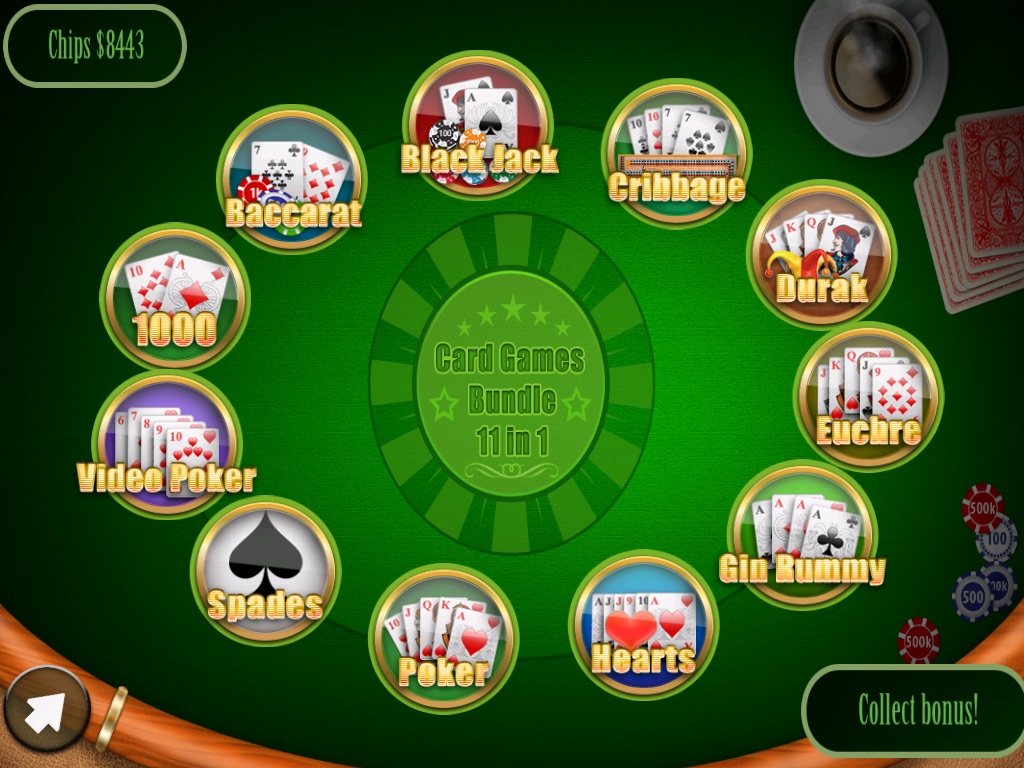Image resolution: width=1024 pixels, height=768 pixels.
Task: Open the Baccarat game
Action: pos(292,179)
